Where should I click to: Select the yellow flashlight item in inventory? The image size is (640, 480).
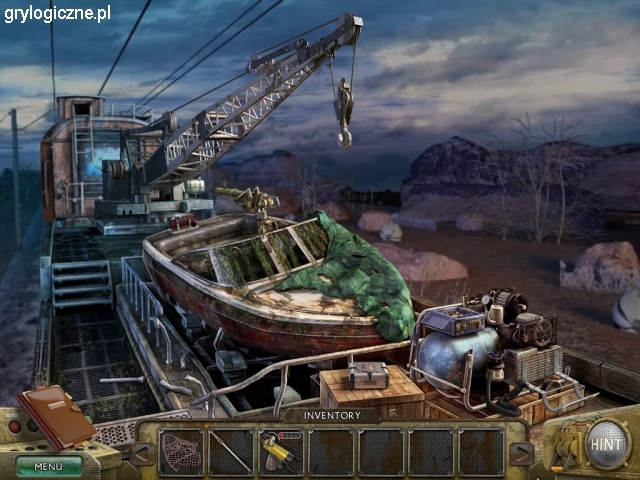click(281, 451)
